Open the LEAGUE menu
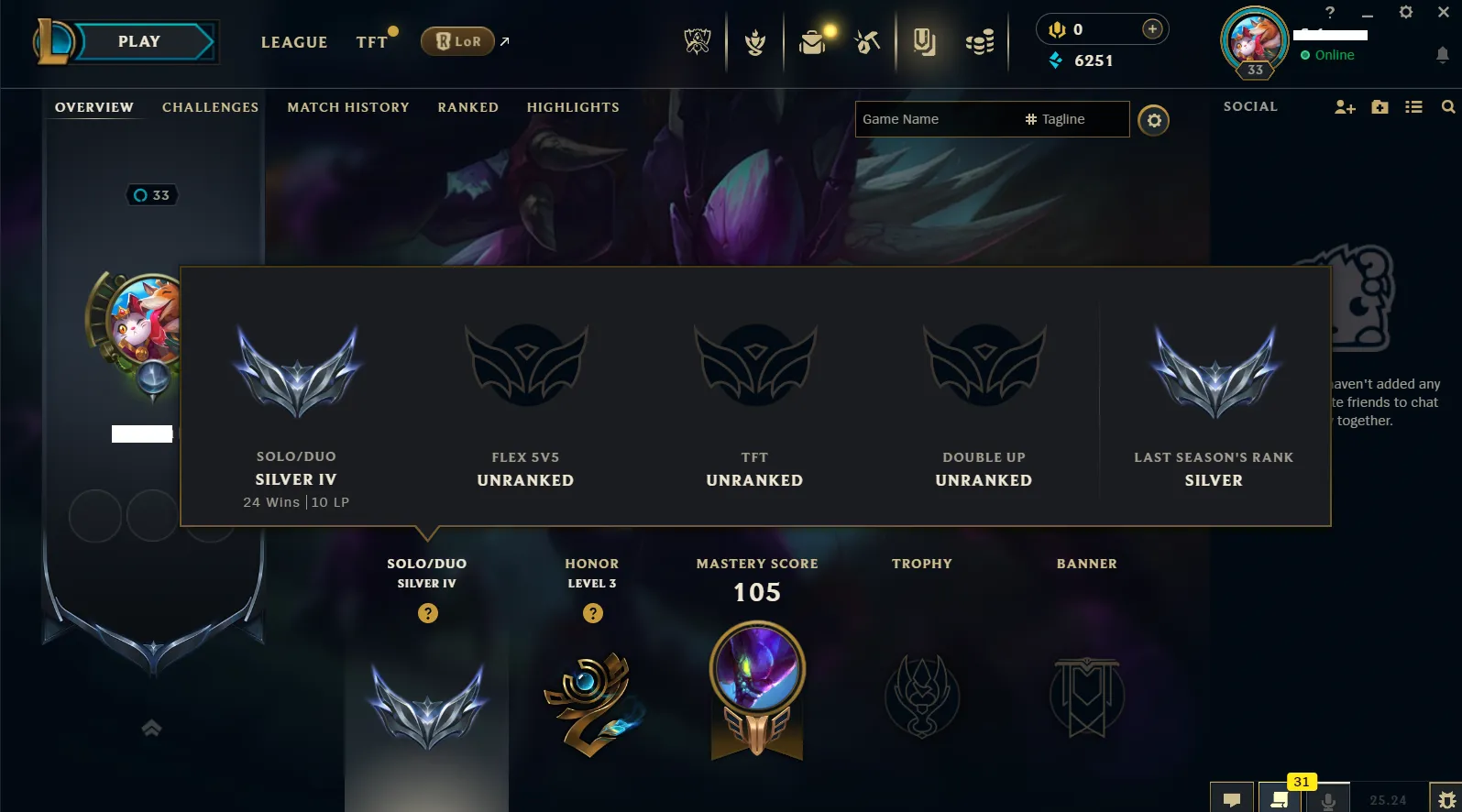1462x812 pixels. coord(294,42)
